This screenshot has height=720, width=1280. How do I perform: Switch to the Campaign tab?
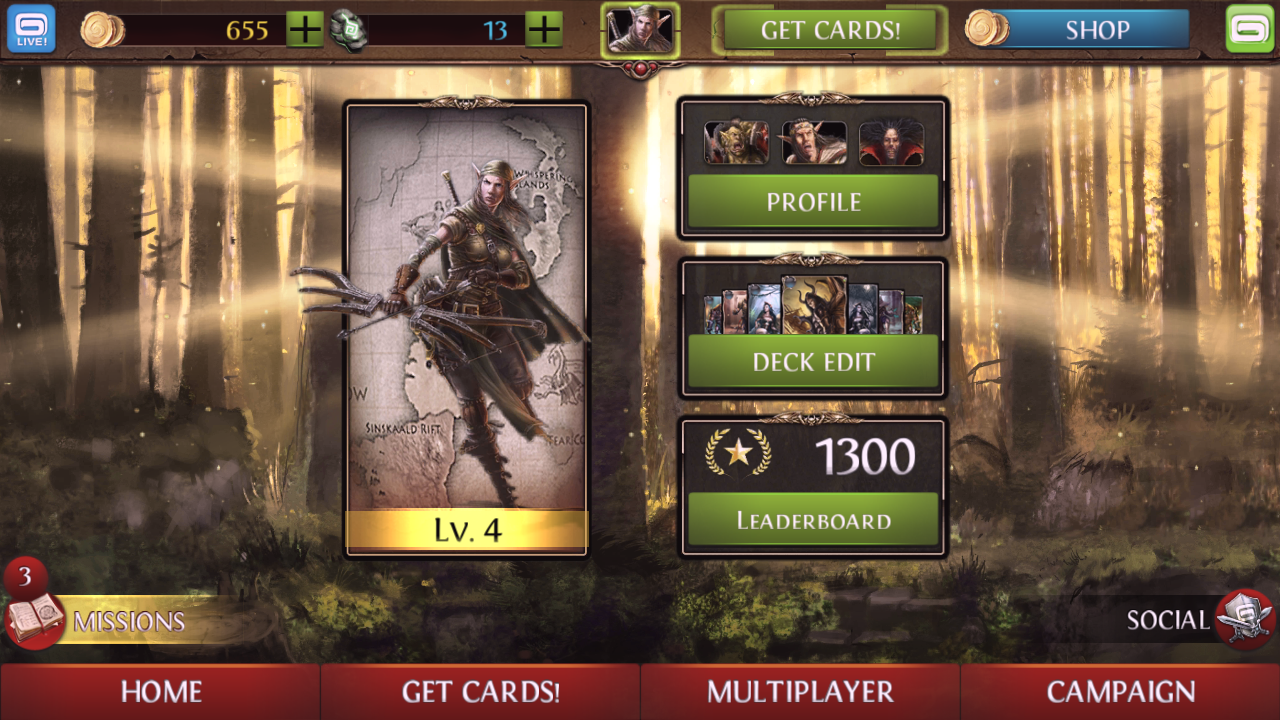1119,691
